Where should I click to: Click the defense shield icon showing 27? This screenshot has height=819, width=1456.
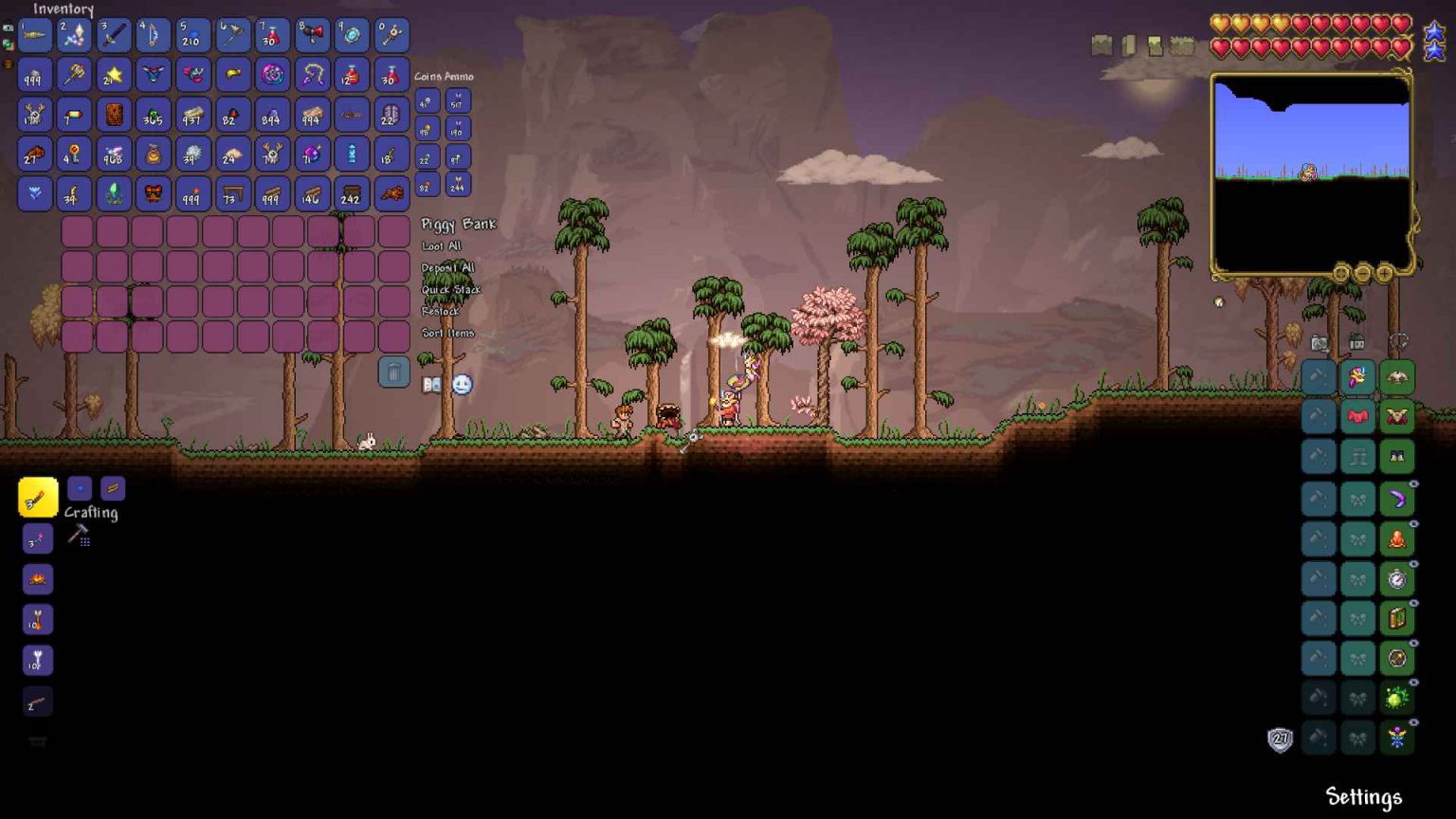[x=1279, y=739]
